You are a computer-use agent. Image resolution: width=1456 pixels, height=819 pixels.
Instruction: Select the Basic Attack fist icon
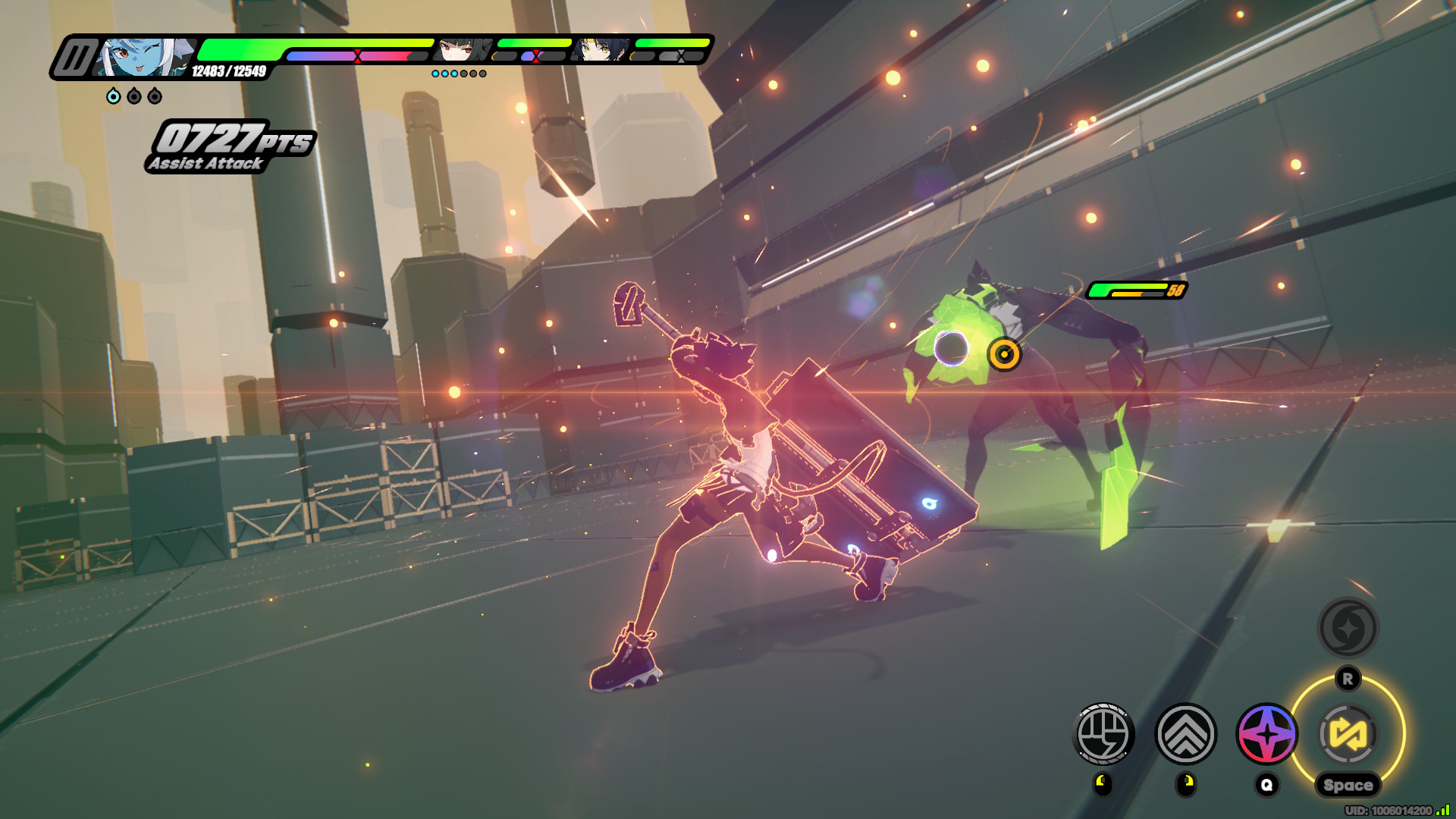pos(1103,733)
